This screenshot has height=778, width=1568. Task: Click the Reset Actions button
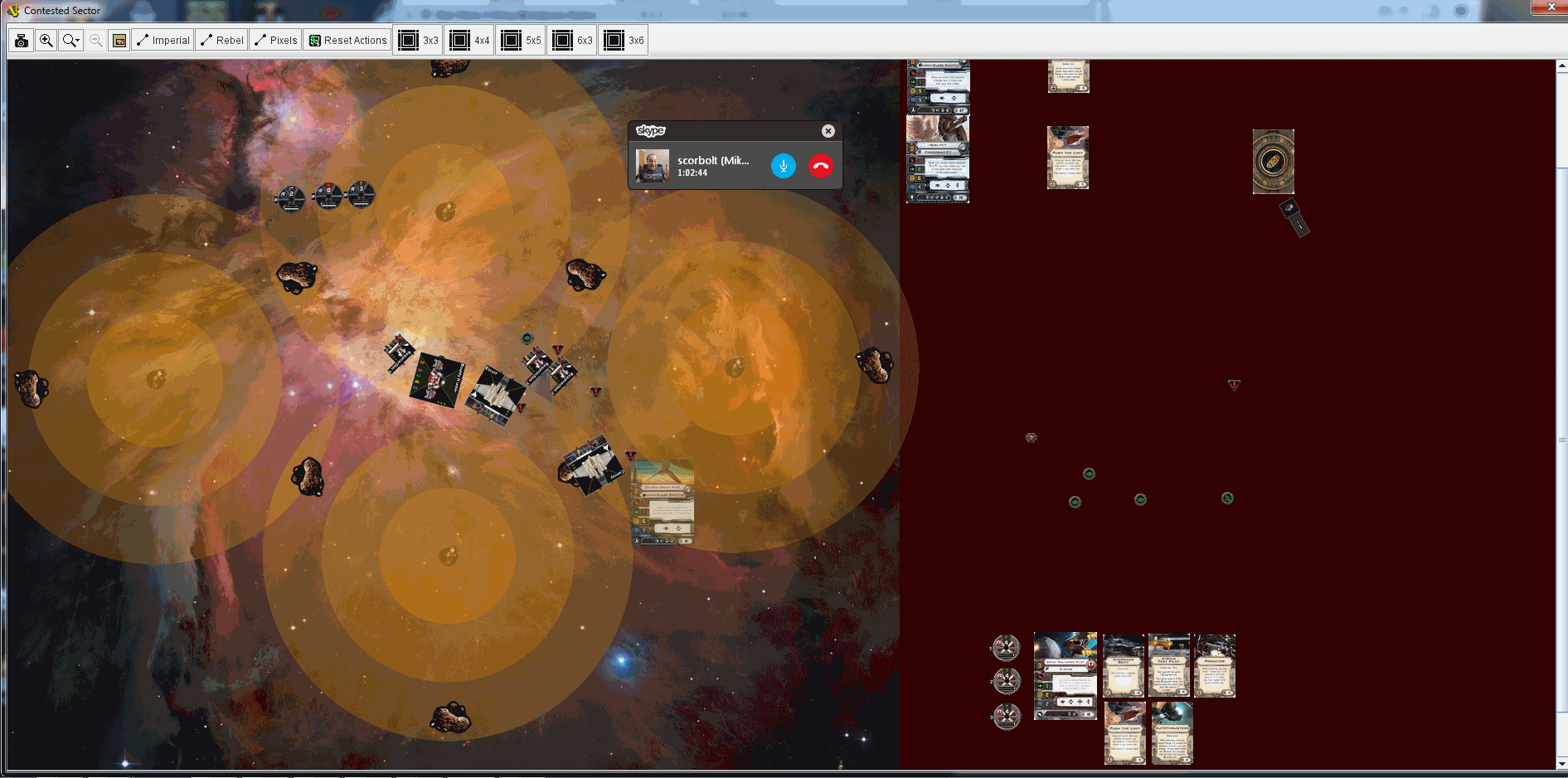point(348,40)
